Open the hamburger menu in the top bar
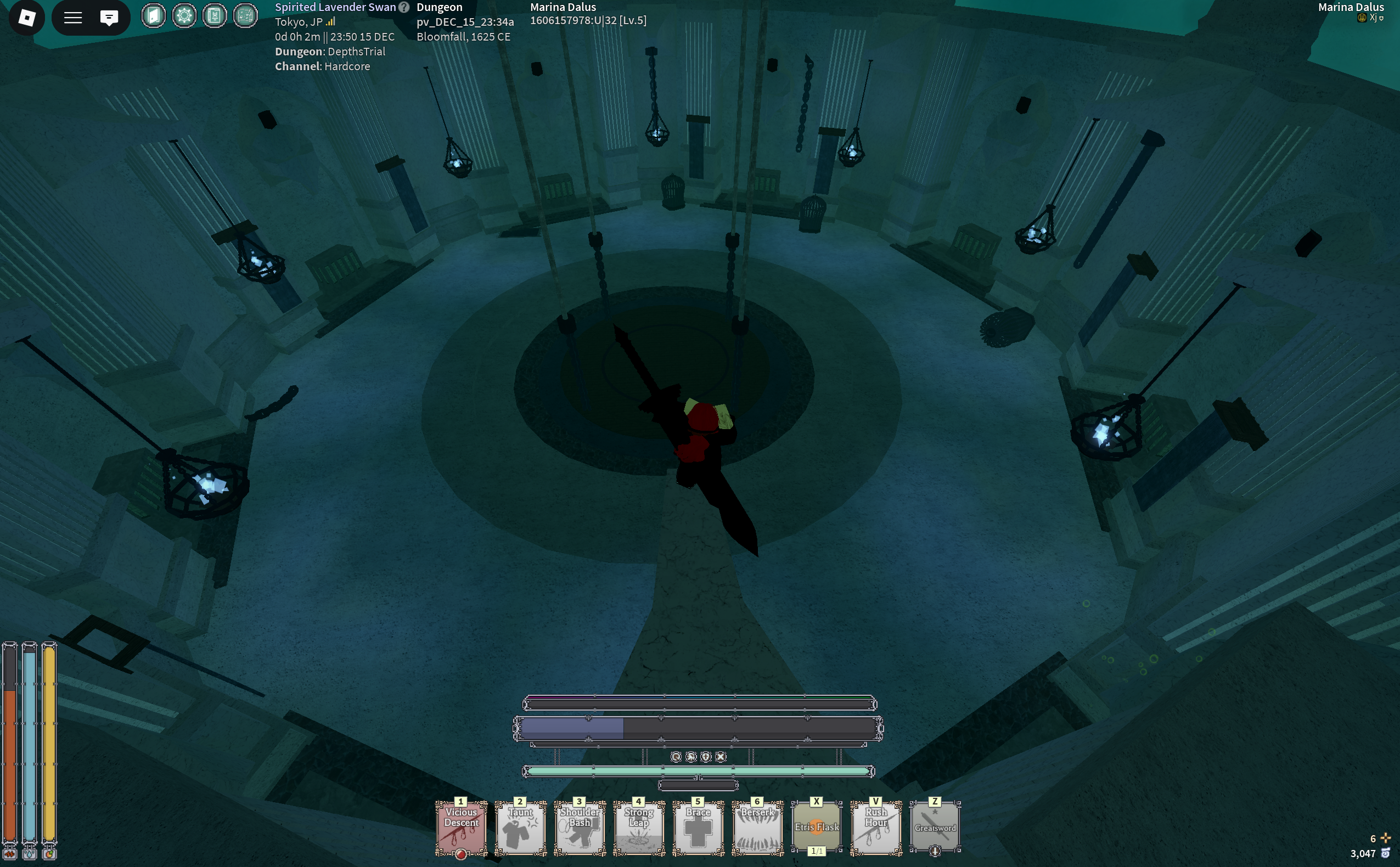 pyautogui.click(x=73, y=18)
